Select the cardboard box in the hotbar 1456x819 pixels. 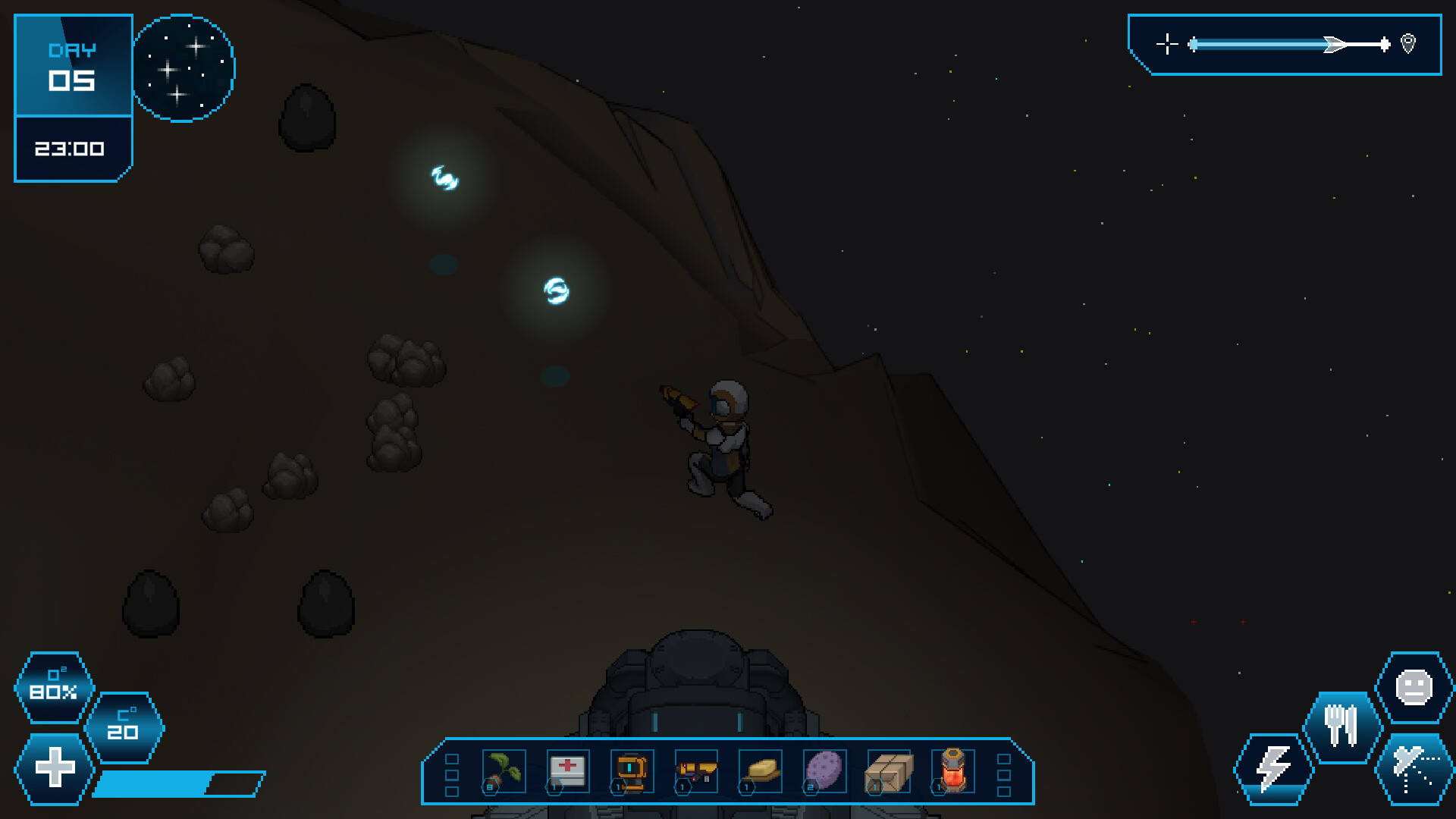pyautogui.click(x=889, y=772)
